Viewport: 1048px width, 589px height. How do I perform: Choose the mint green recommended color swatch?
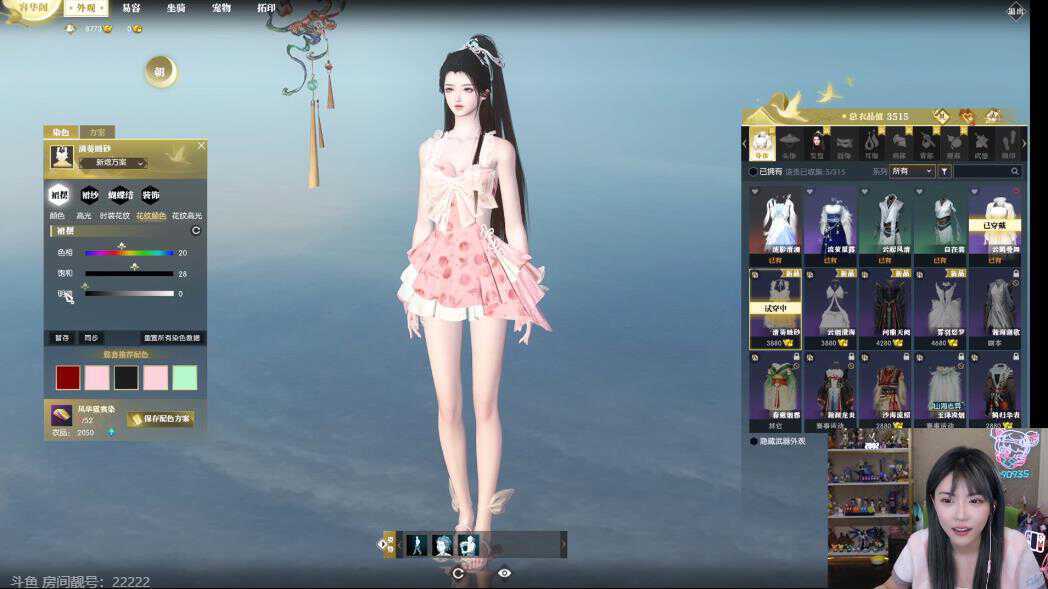(185, 377)
